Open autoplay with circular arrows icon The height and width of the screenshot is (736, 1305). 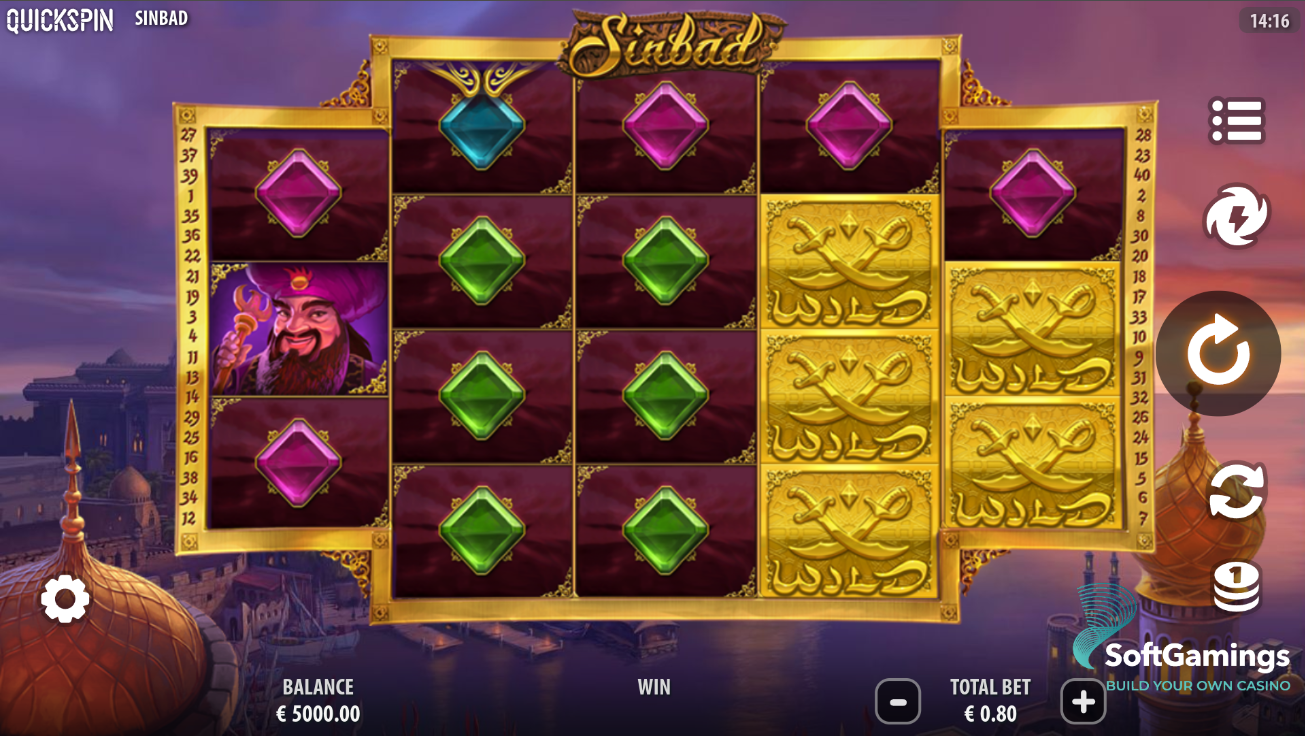(1237, 489)
